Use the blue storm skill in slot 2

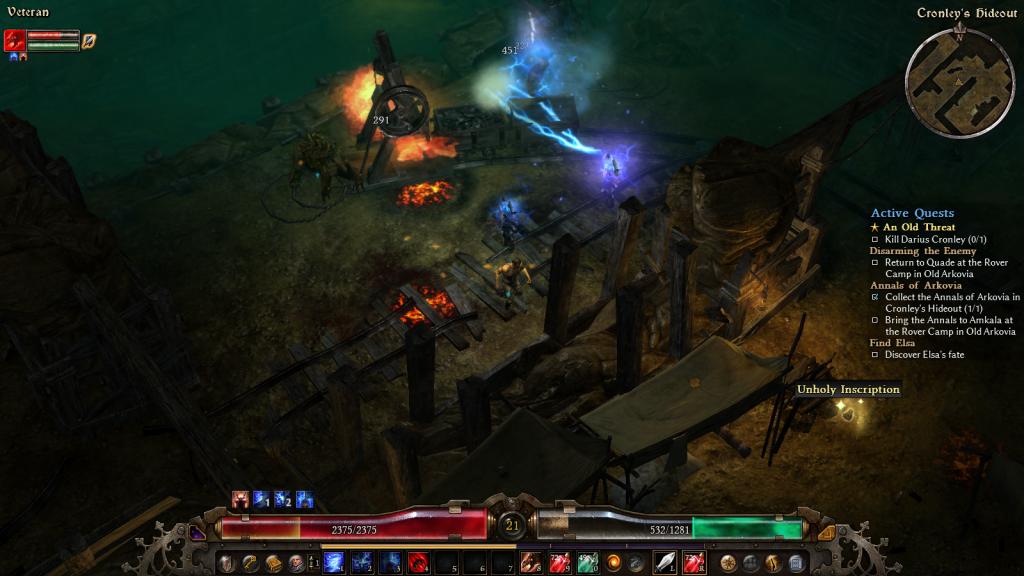pyautogui.click(x=362, y=562)
